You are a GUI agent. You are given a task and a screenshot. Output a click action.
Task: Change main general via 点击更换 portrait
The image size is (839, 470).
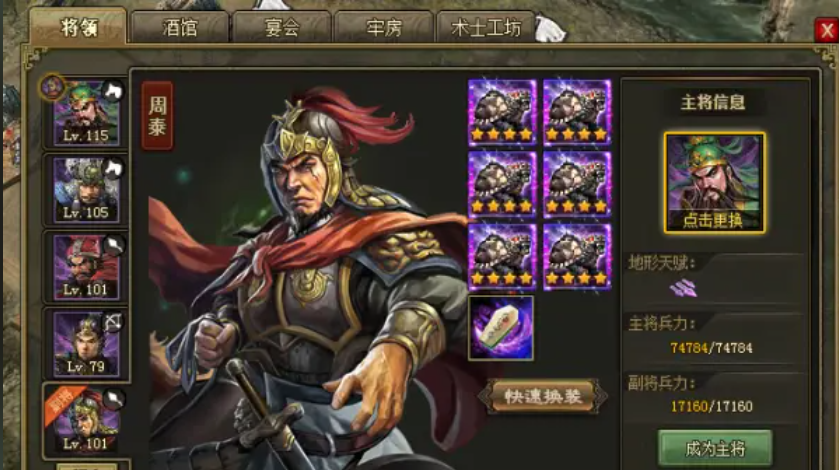[714, 183]
